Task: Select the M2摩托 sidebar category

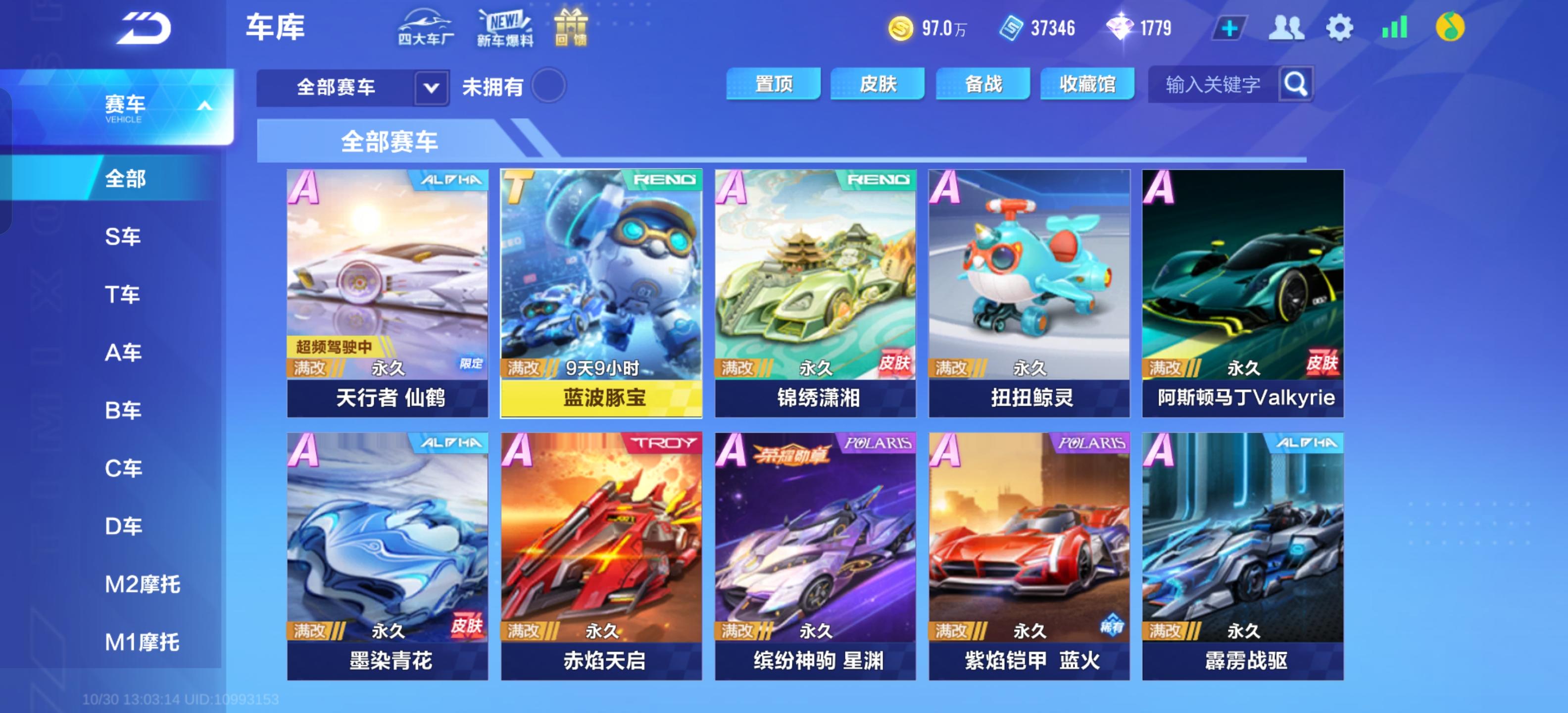Action: point(143,584)
